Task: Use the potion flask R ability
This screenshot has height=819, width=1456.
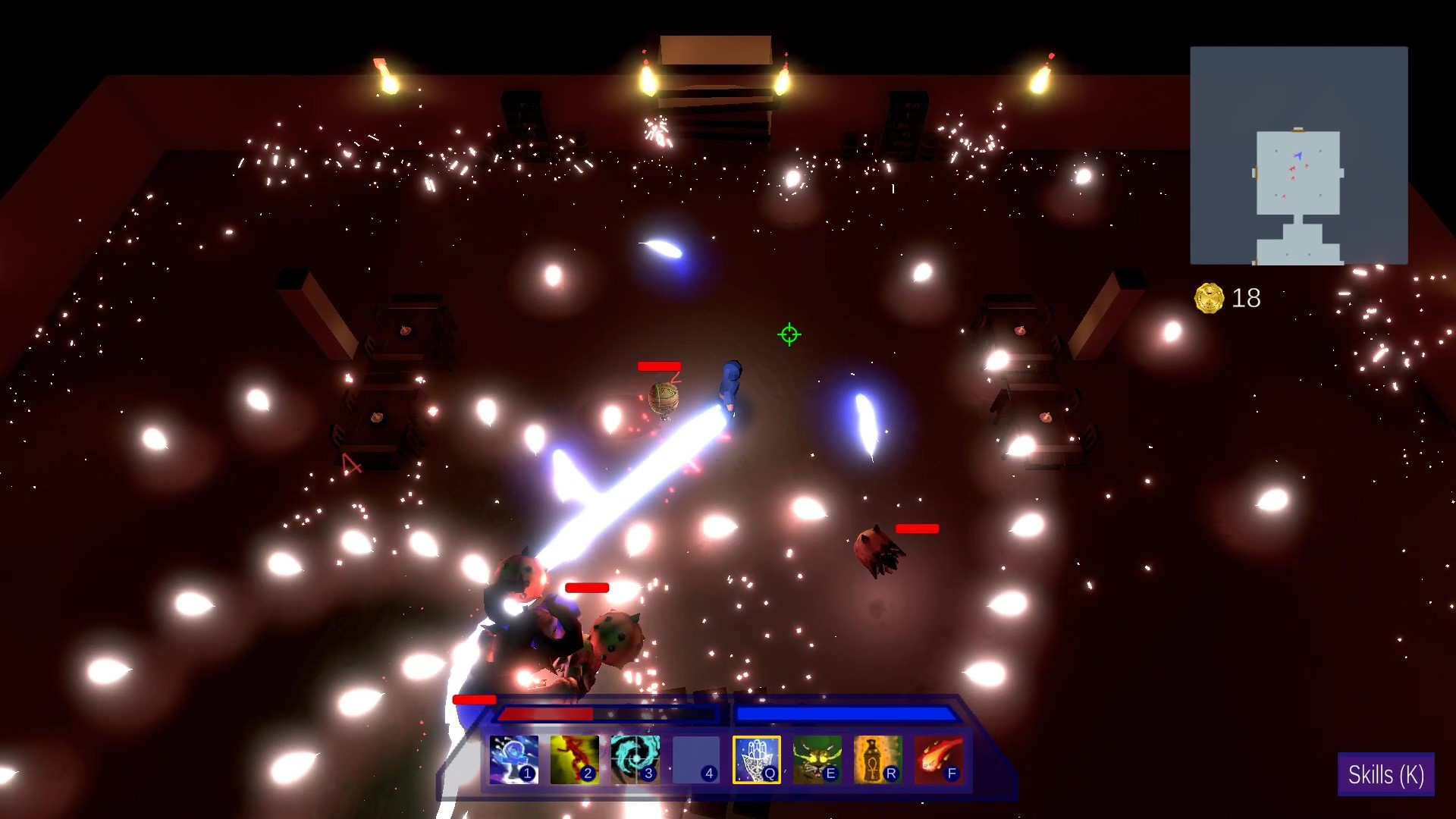Action: [x=877, y=761]
